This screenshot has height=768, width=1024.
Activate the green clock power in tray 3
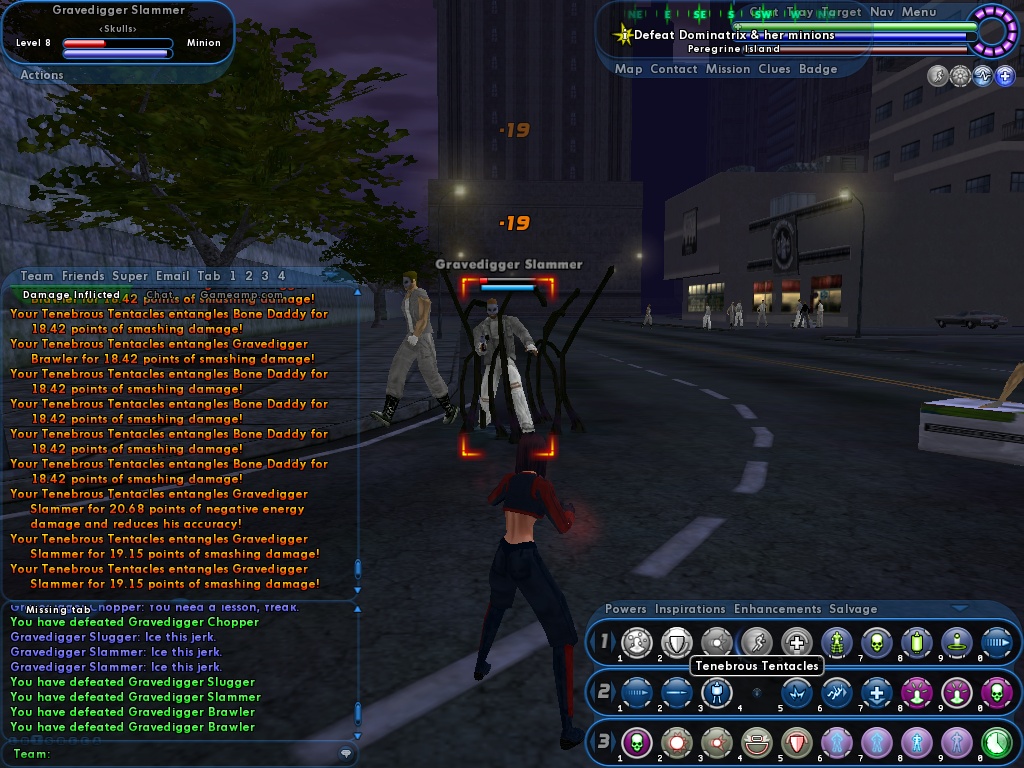click(996, 742)
